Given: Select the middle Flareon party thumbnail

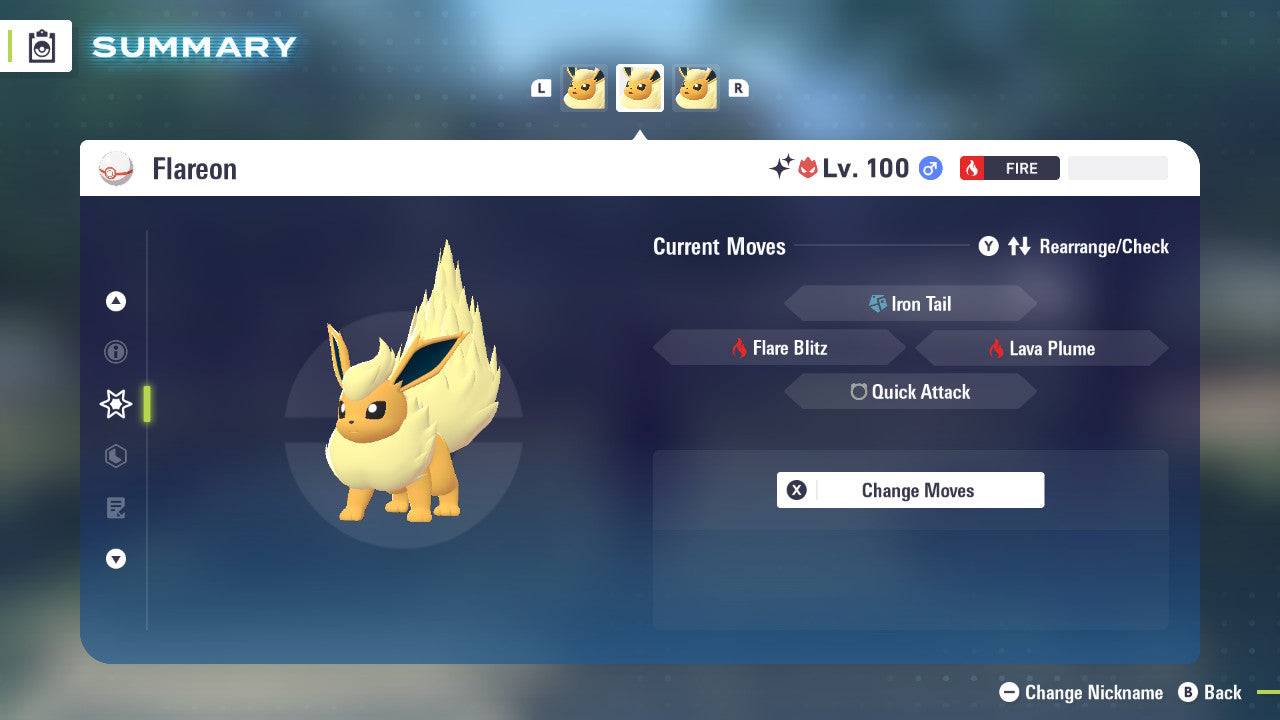Looking at the screenshot, I should 639,88.
